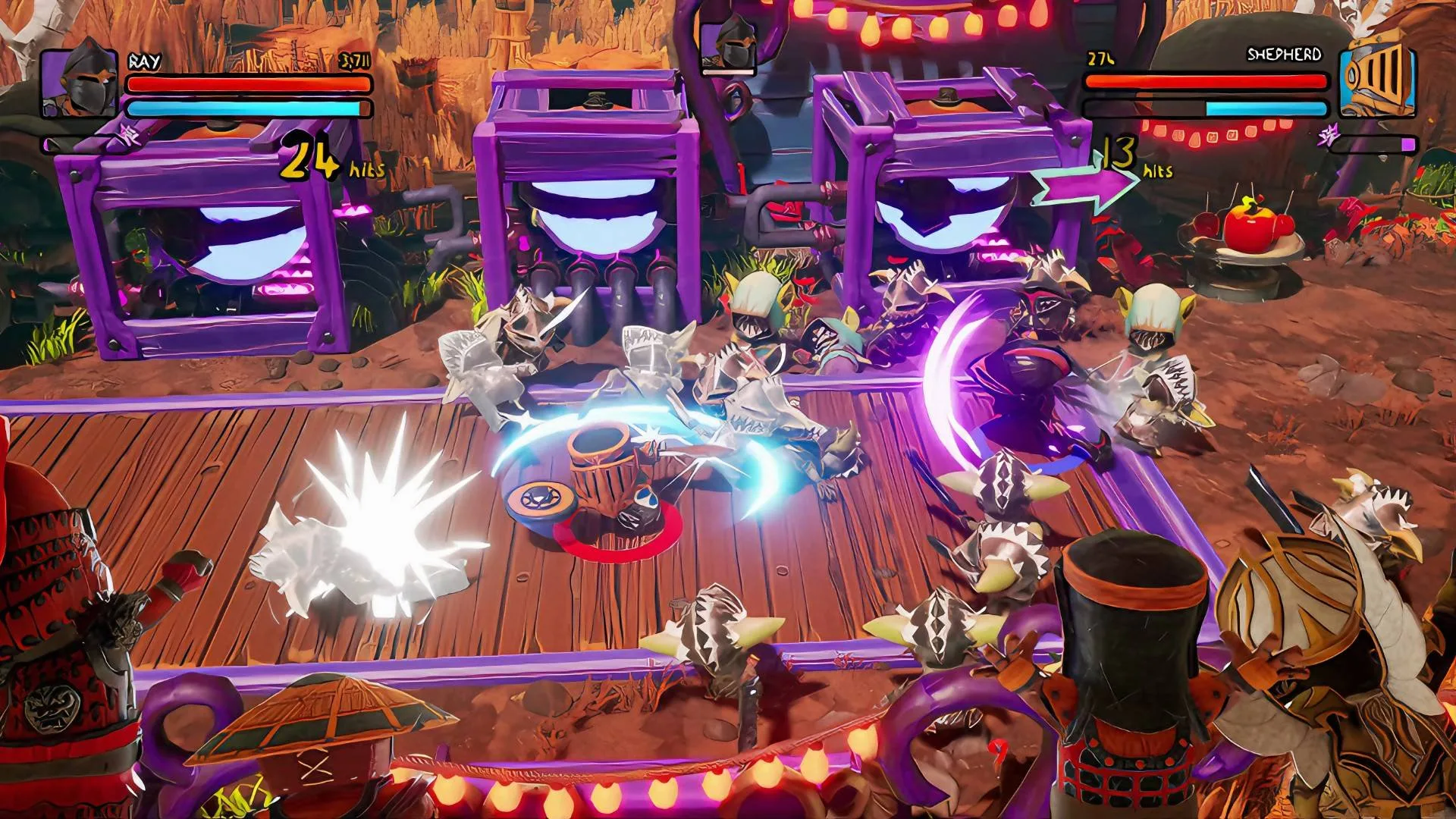This screenshot has width=1456, height=819.
Task: Click the 13 hits combo counter
Action: (1122, 155)
